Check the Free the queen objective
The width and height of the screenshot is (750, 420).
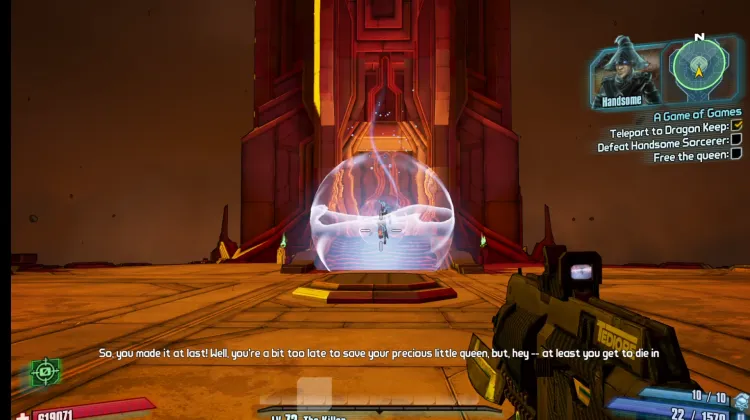point(737,154)
